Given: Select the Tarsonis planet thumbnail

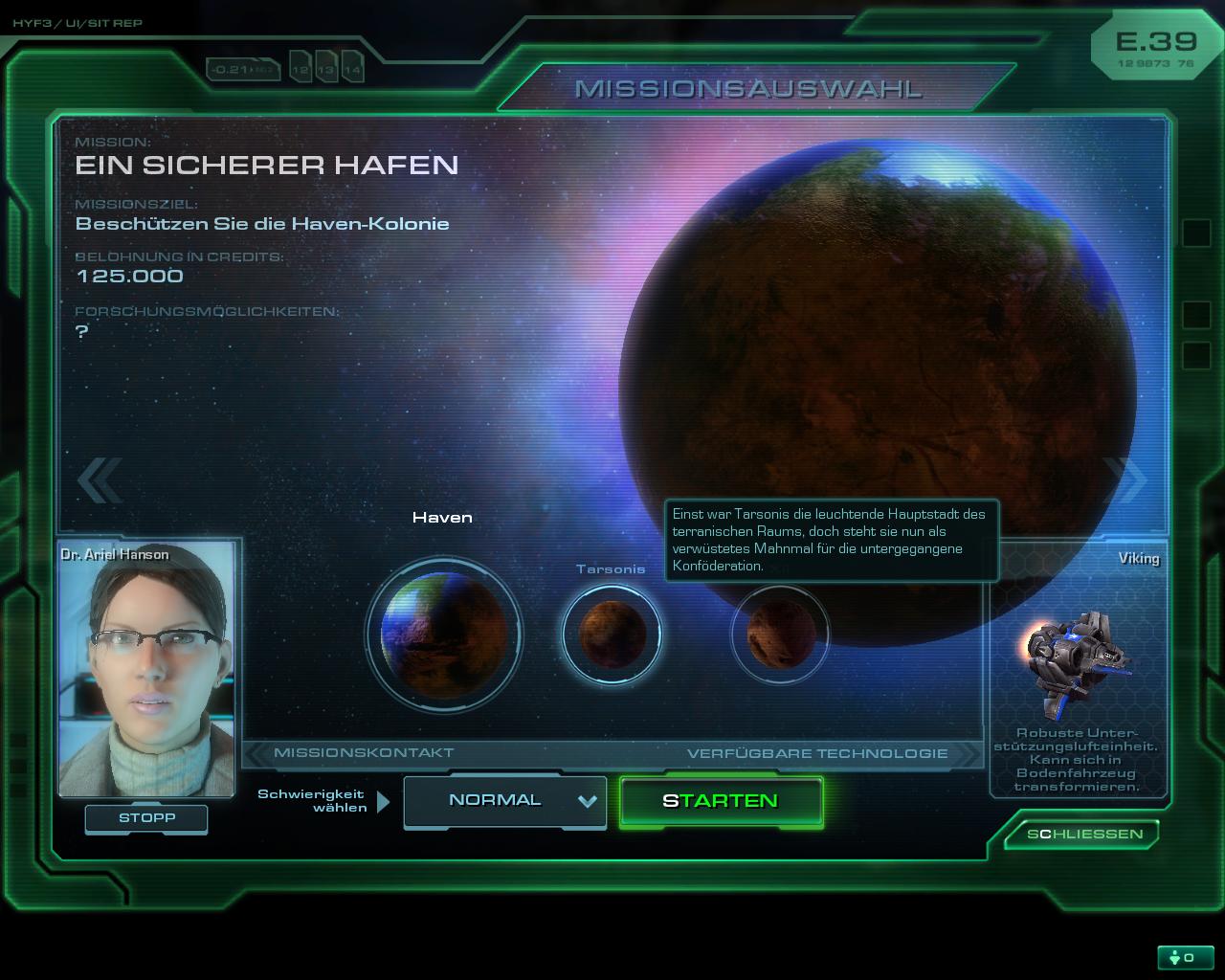Looking at the screenshot, I should [x=612, y=634].
